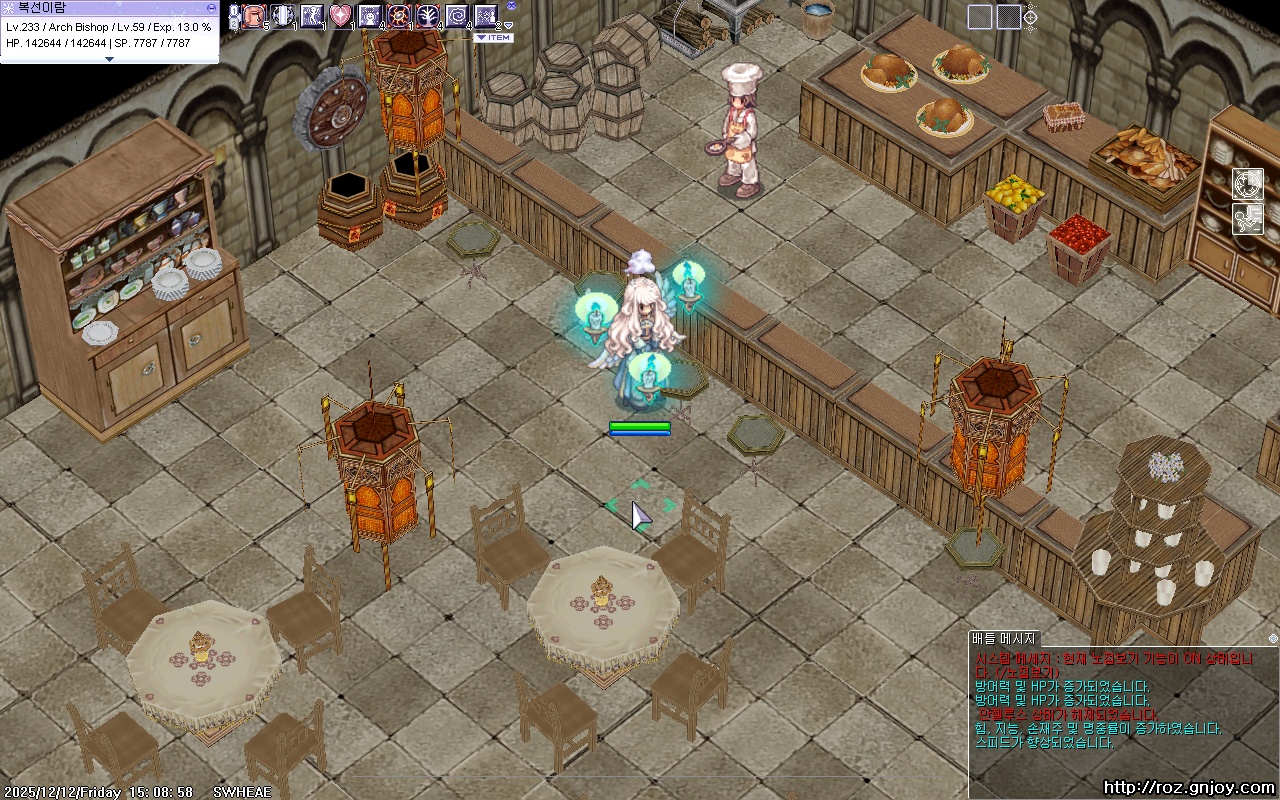
Task: Use the sparkling running figure skill
Action: tap(312, 16)
